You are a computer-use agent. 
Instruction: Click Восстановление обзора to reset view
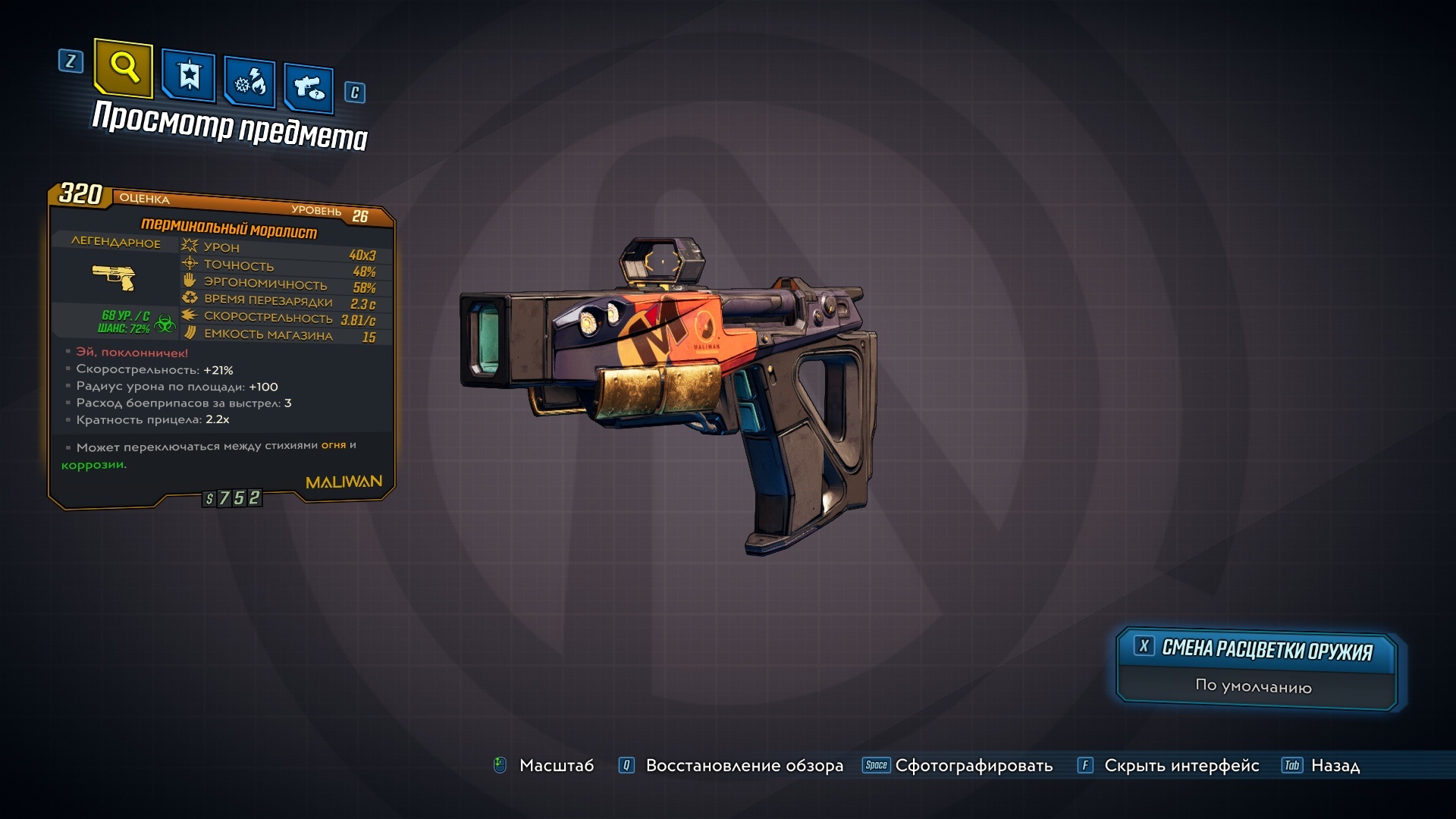[x=743, y=766]
